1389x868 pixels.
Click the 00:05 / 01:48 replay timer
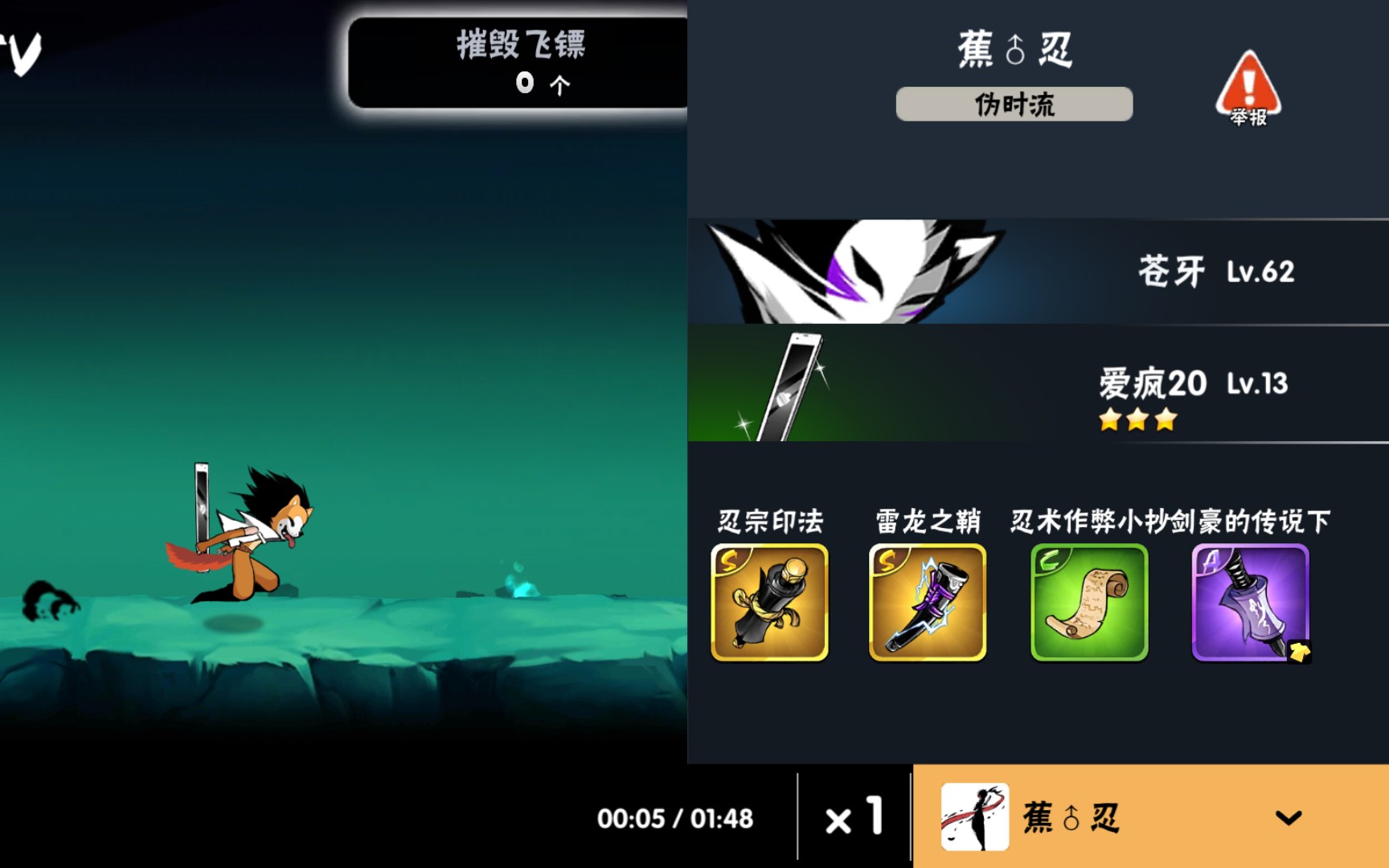click(x=675, y=818)
